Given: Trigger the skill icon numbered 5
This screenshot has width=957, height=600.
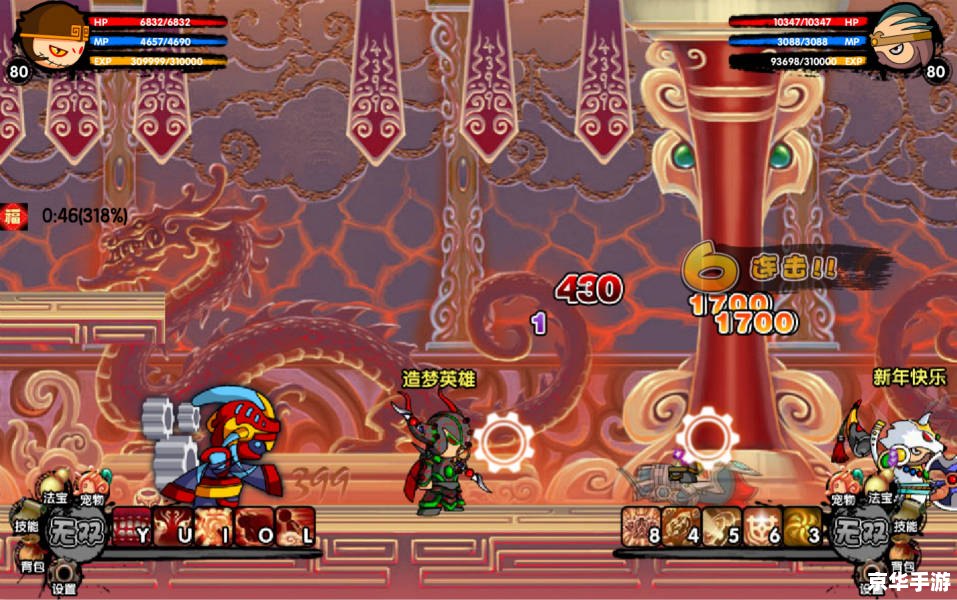Looking at the screenshot, I should (x=722, y=527).
